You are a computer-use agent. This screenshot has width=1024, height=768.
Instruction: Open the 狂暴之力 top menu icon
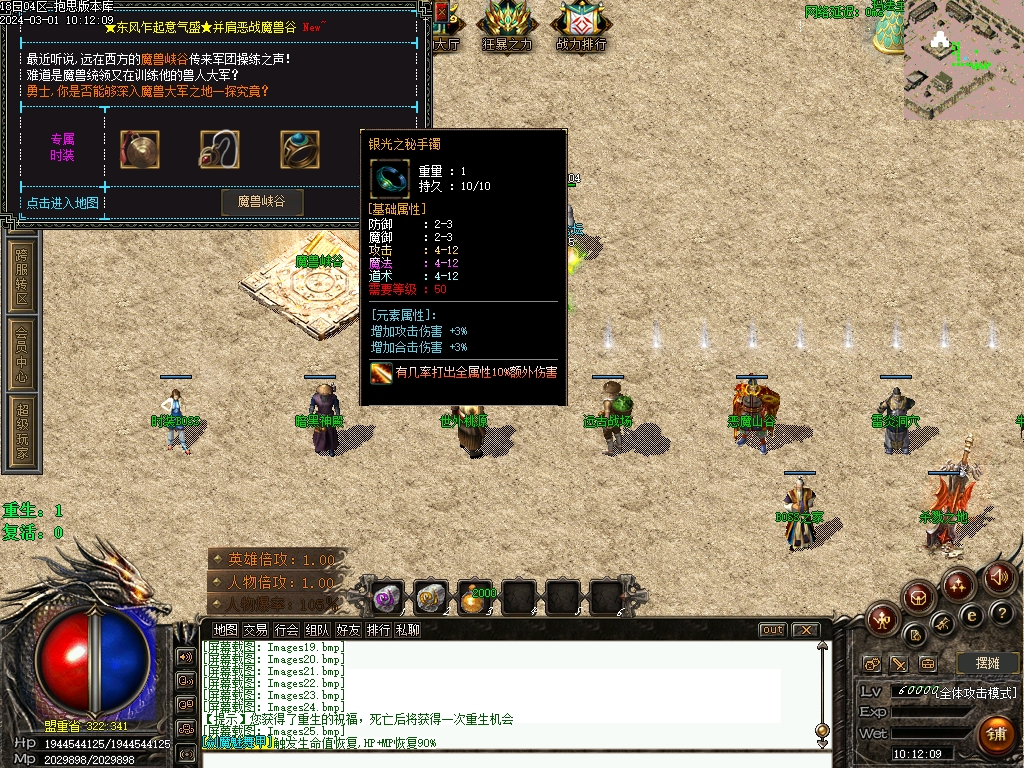coord(507,26)
